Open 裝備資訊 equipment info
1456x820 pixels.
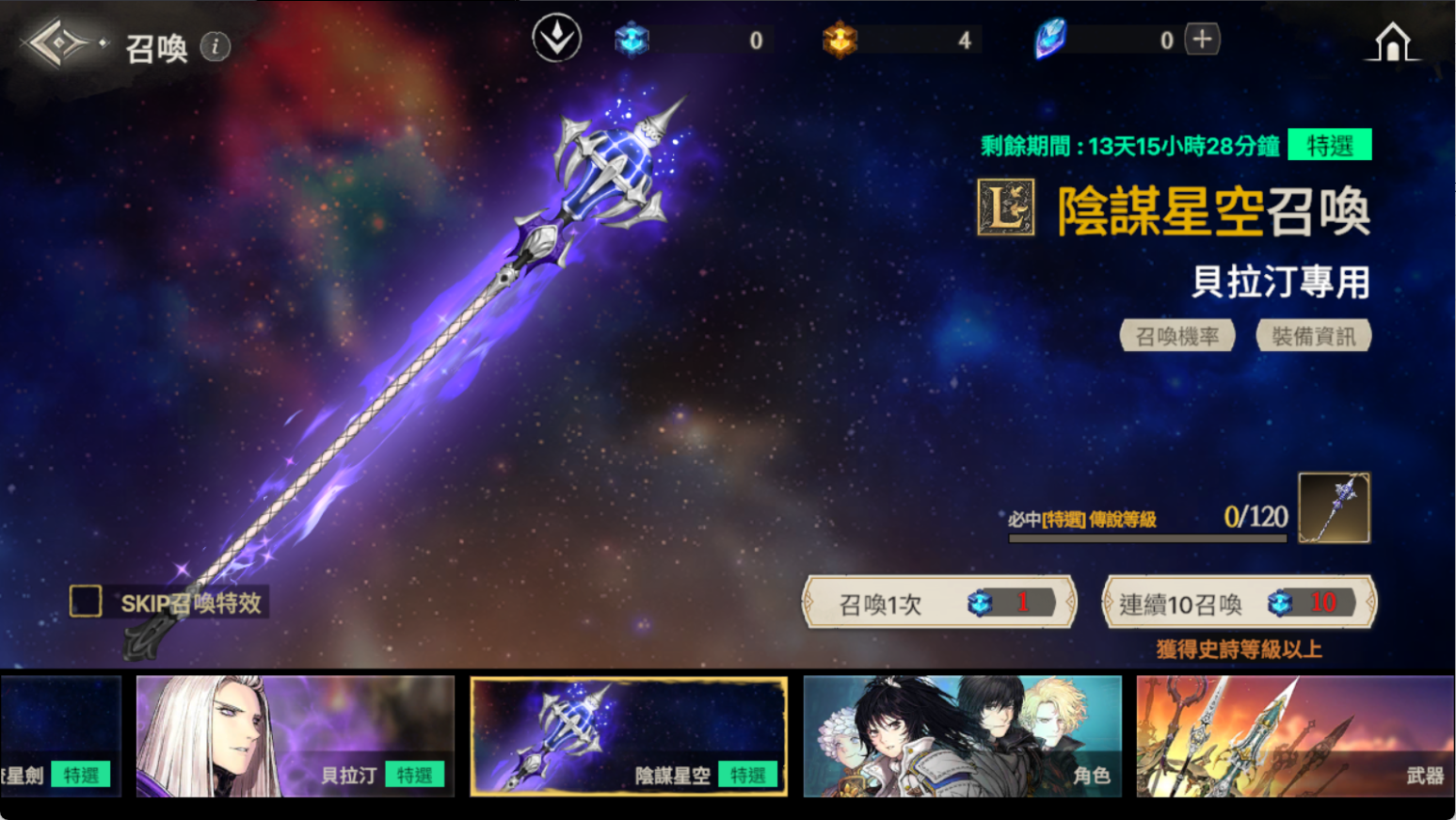(1313, 336)
